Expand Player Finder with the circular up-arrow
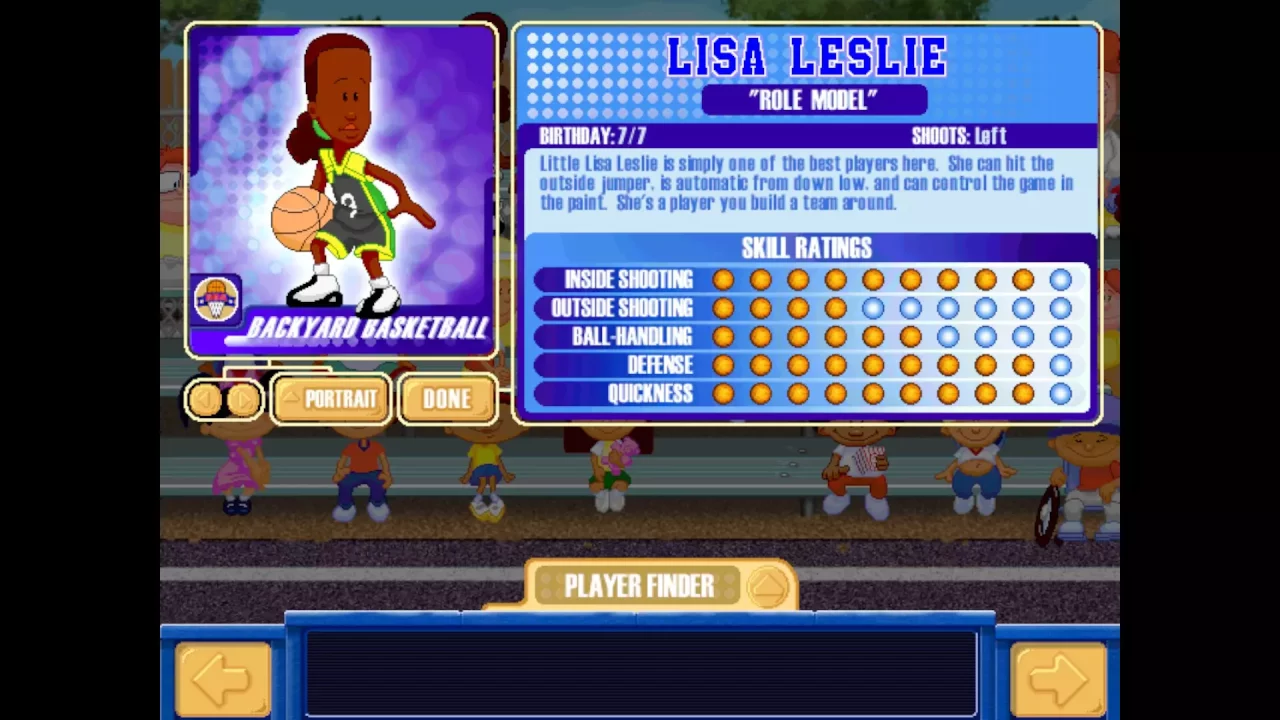Image resolution: width=1280 pixels, height=720 pixels. (x=768, y=588)
